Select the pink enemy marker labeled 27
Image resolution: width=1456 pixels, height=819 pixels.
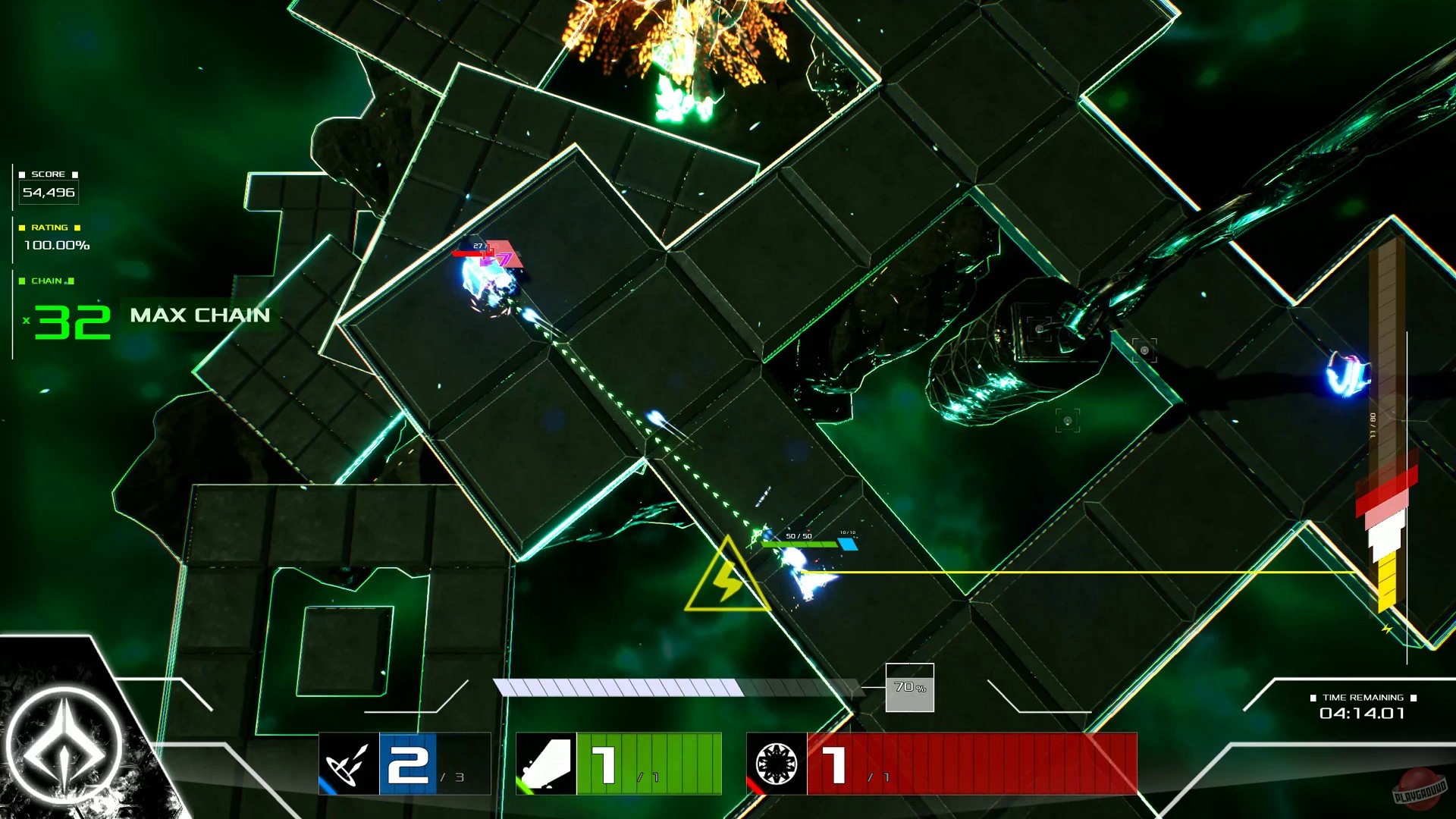(x=491, y=253)
